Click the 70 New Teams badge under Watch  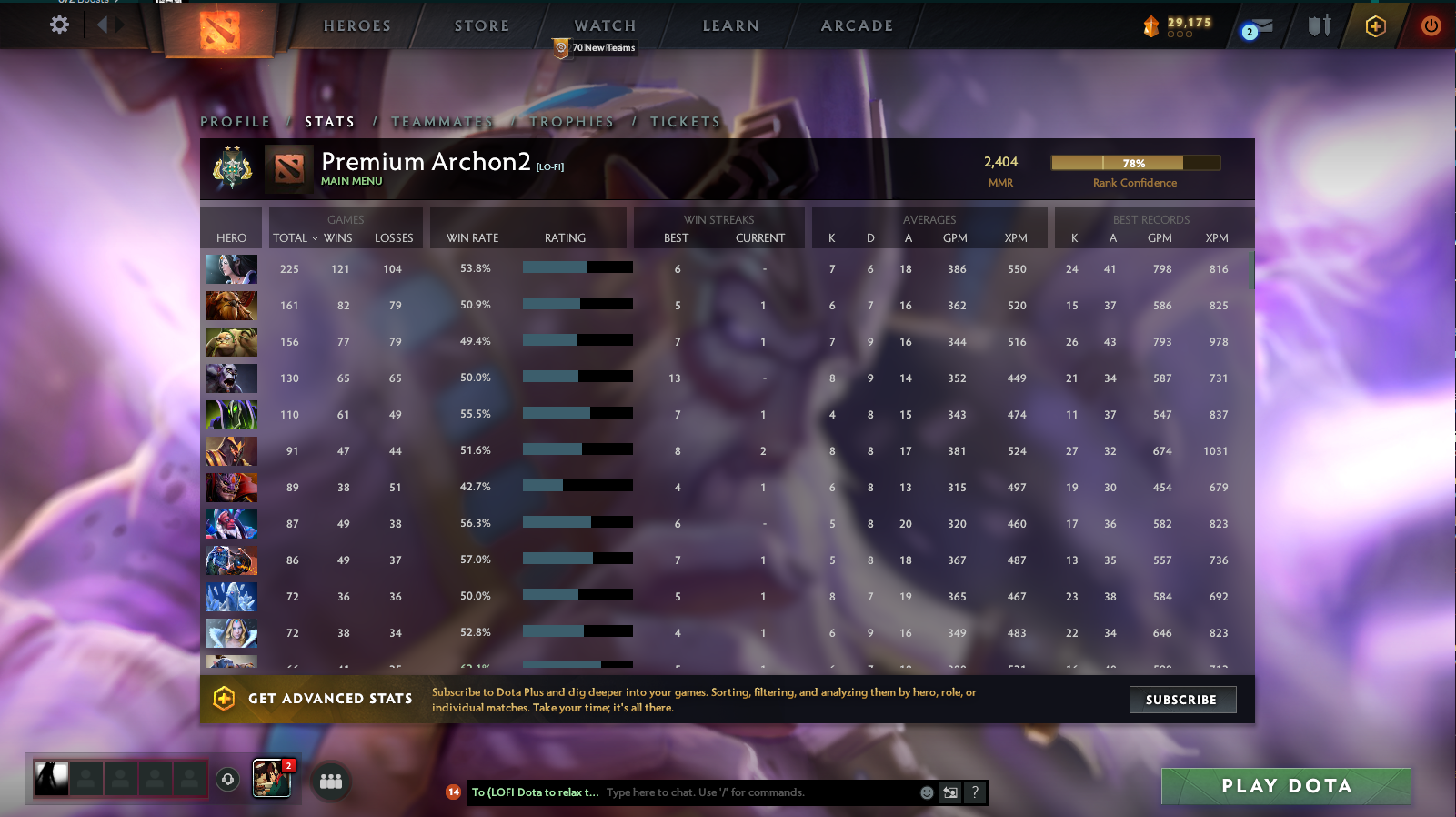(x=596, y=46)
